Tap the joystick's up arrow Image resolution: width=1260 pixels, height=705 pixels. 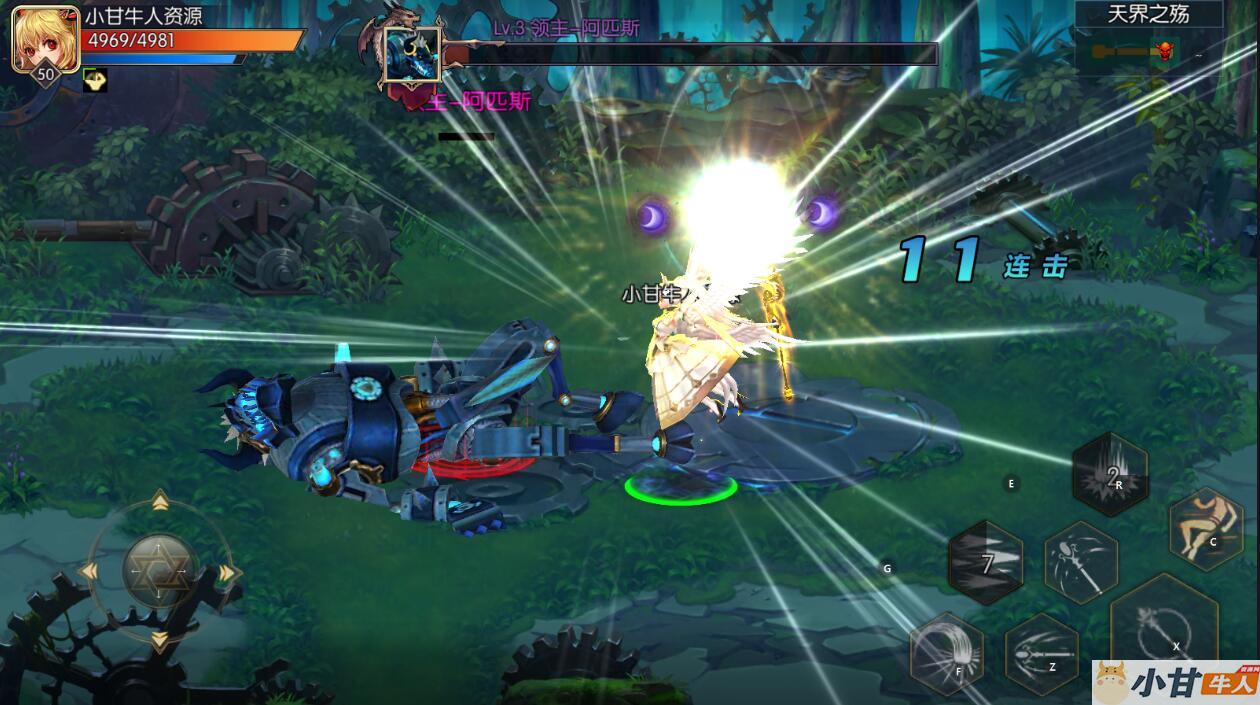coord(160,501)
